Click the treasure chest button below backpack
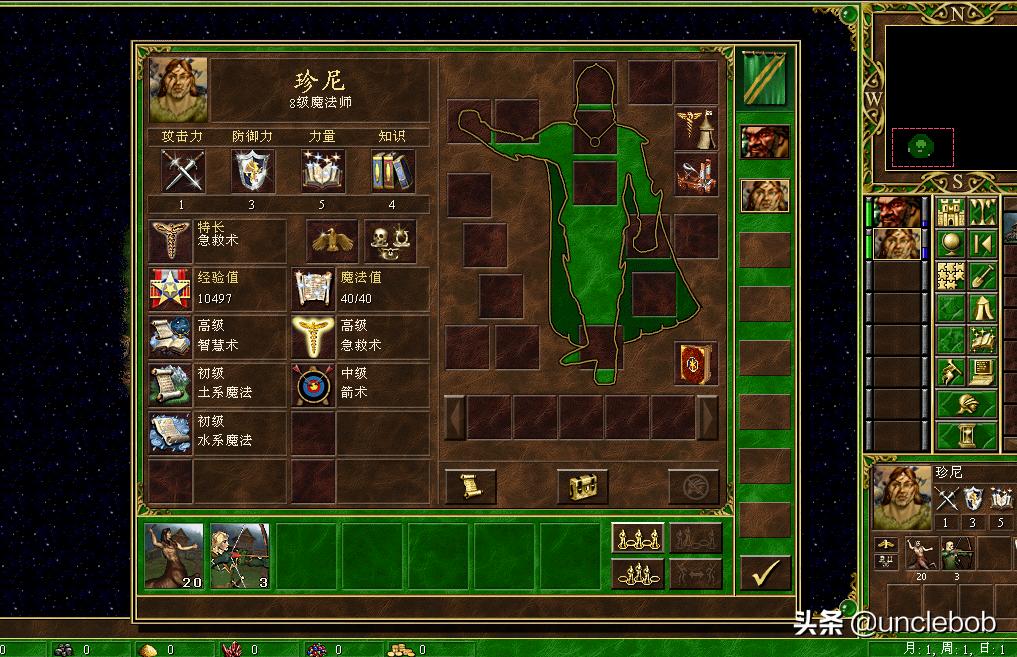This screenshot has width=1017, height=657. (x=582, y=486)
